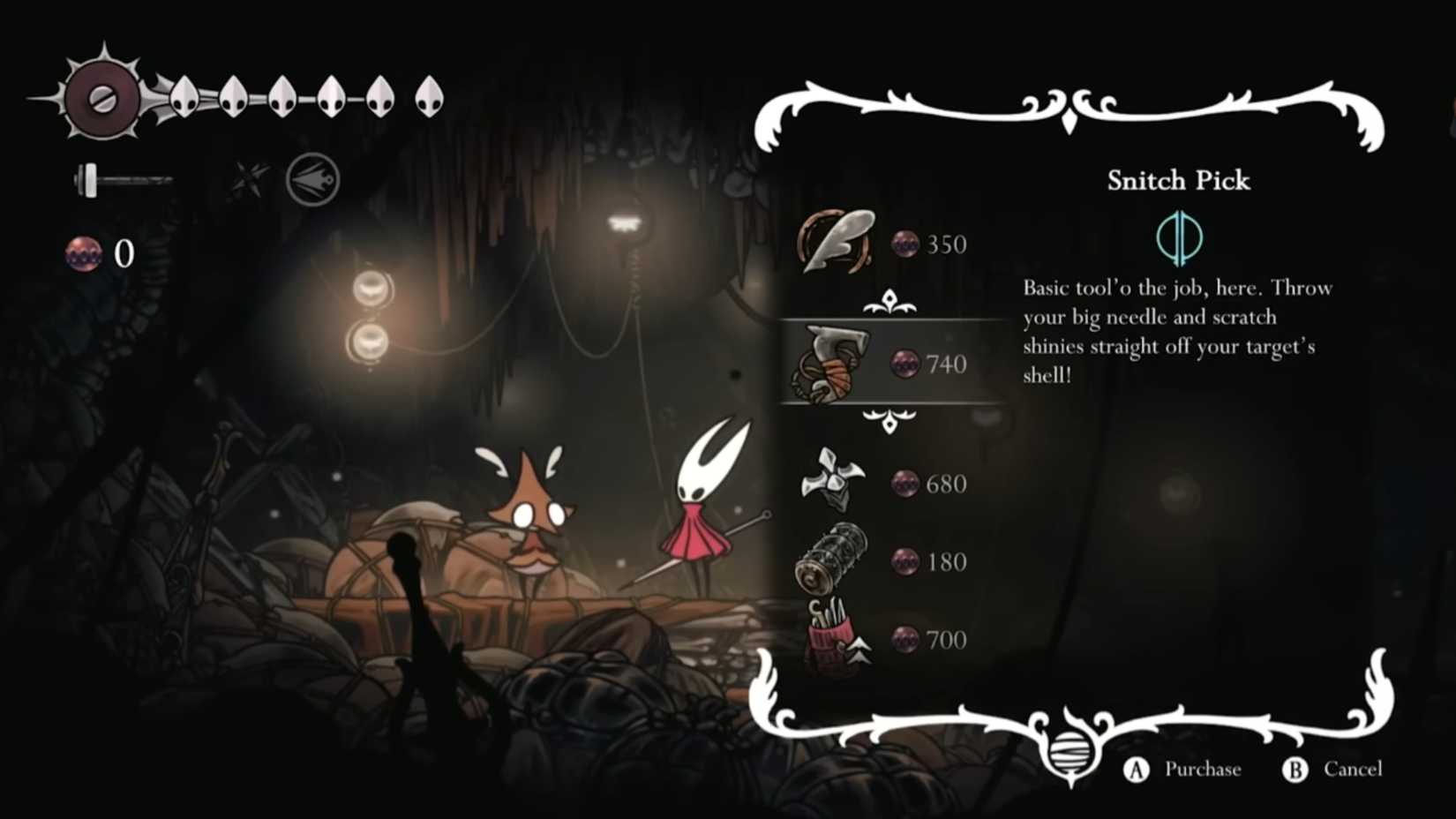This screenshot has width=1456, height=819.
Task: Click the teal Snitch Pick emblem in the description
Action: coord(1180,239)
